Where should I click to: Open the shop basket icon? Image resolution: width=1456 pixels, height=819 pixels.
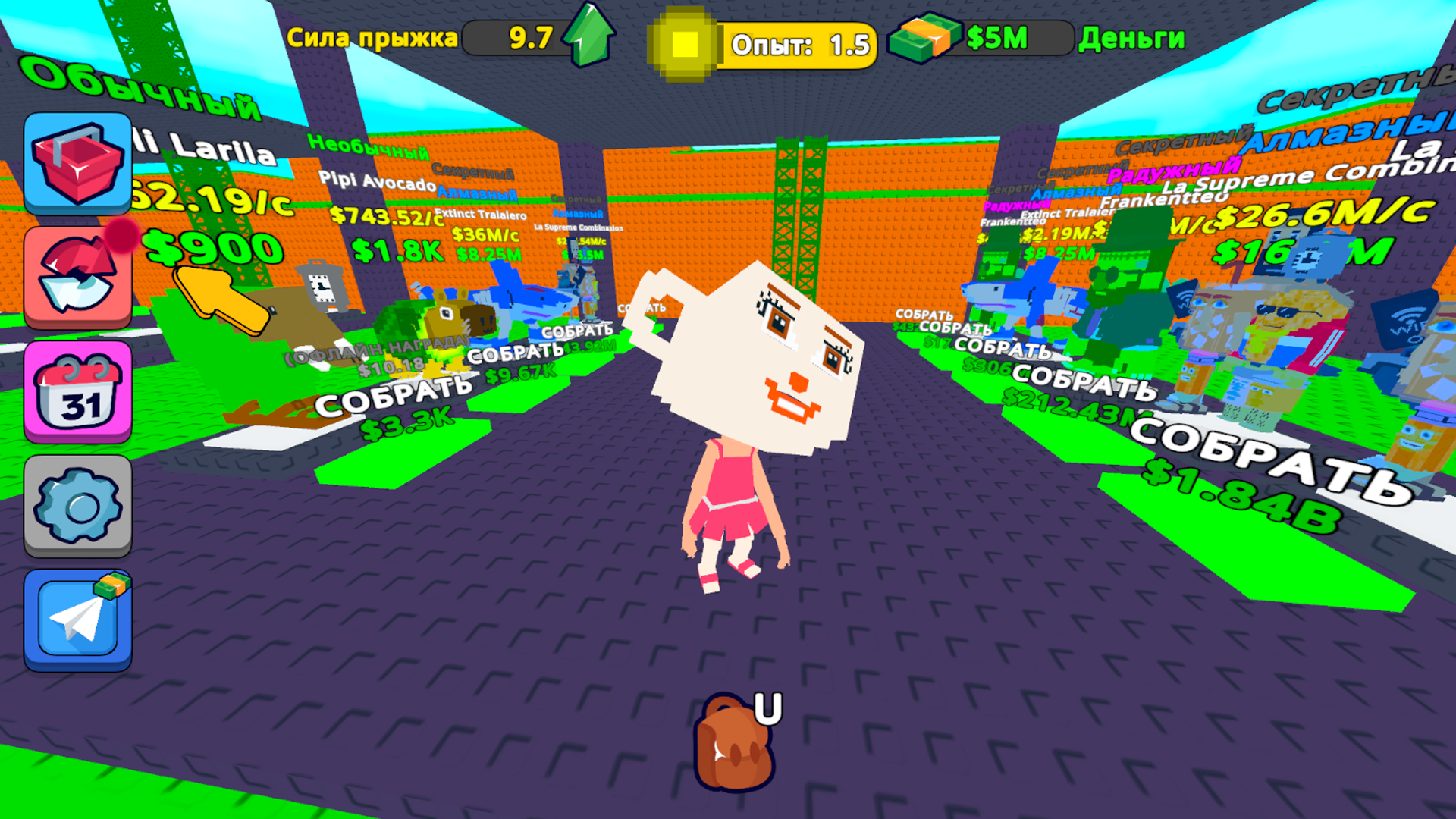pos(76,163)
